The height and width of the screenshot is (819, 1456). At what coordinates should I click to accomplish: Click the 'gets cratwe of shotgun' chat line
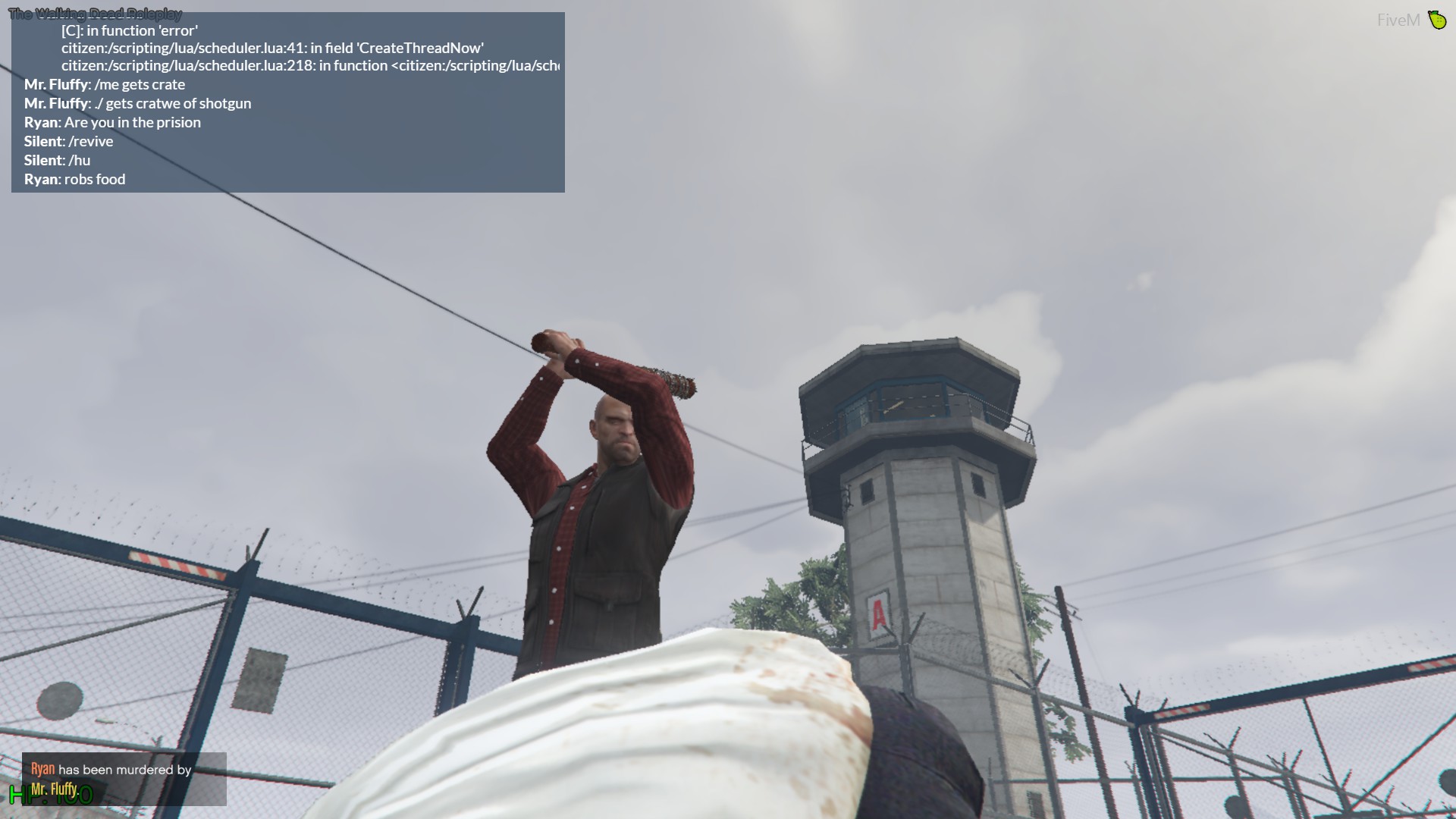136,103
